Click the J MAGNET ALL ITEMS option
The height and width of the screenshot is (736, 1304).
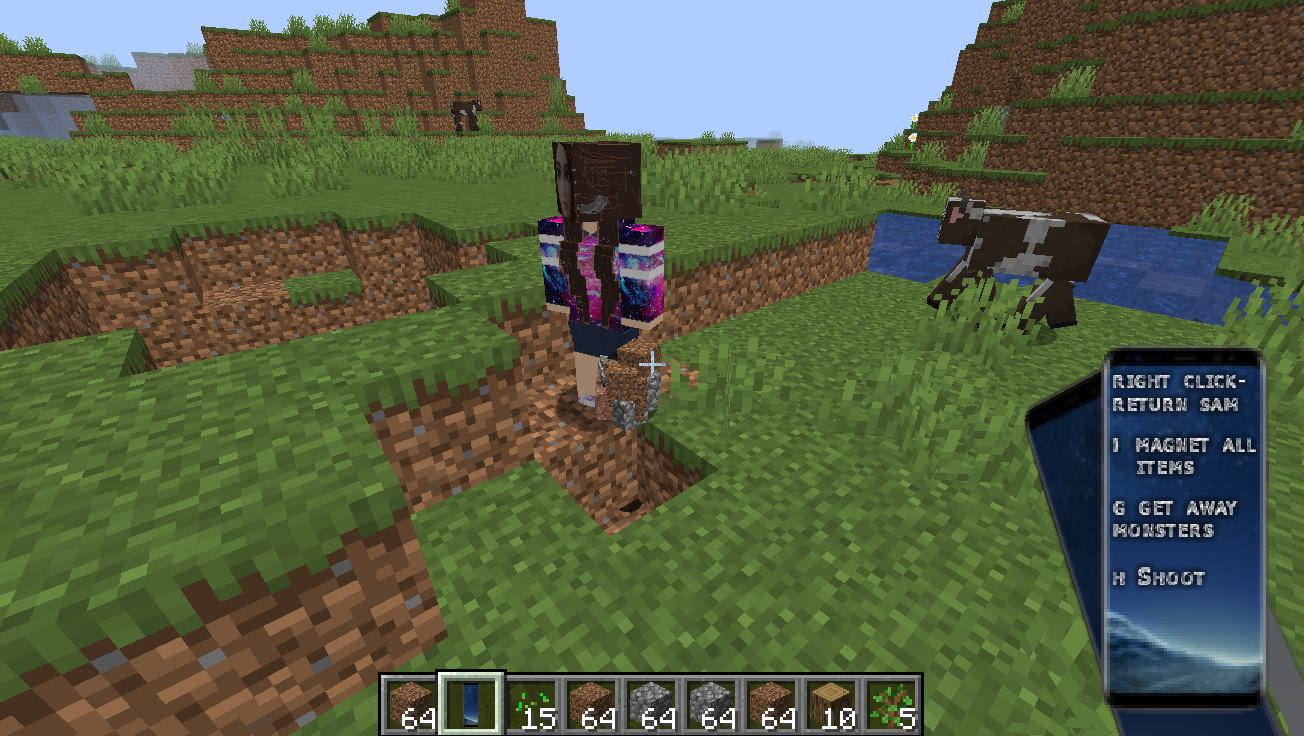pyautogui.click(x=1185, y=456)
